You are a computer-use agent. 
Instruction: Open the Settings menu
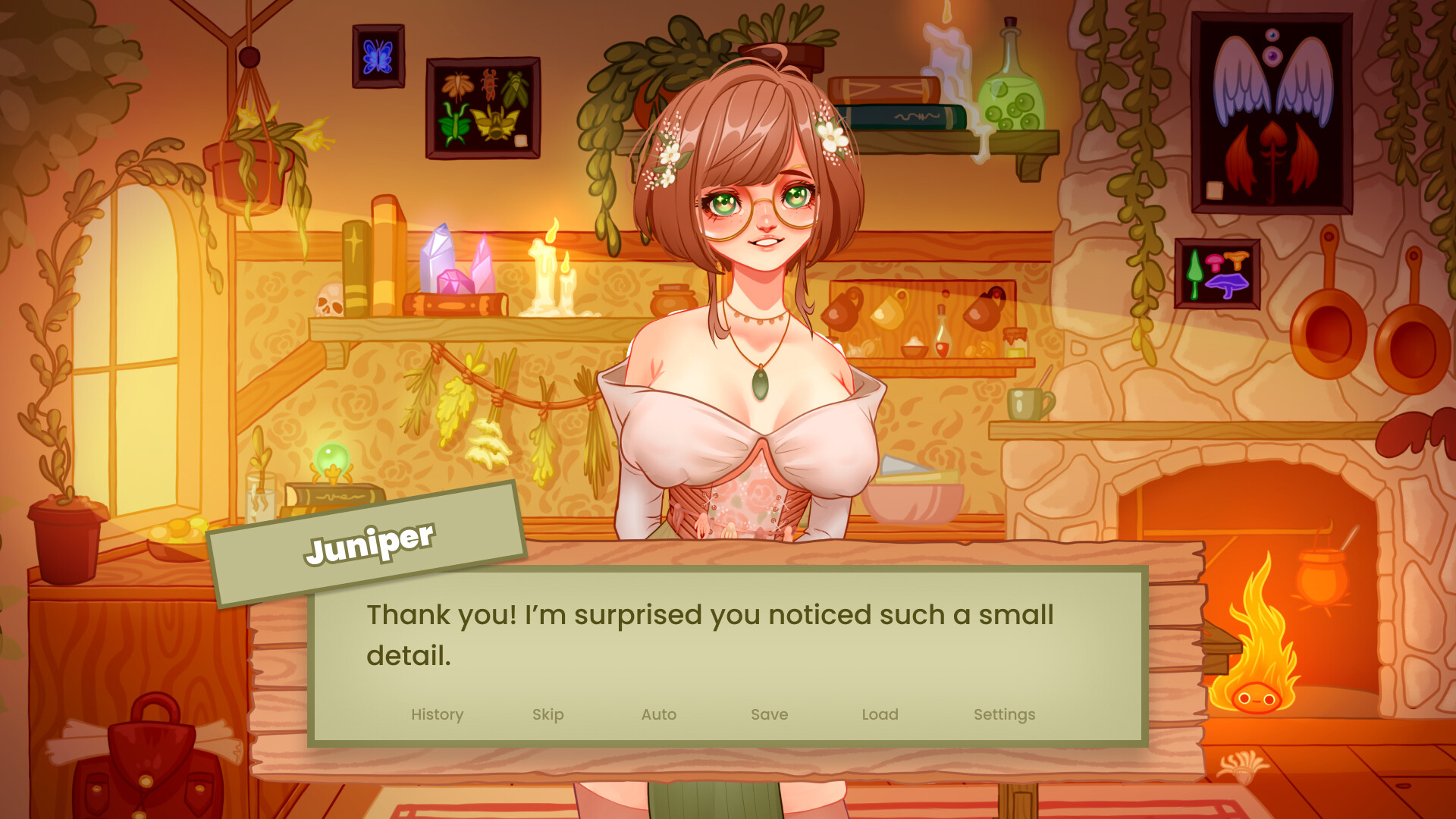coord(1005,714)
